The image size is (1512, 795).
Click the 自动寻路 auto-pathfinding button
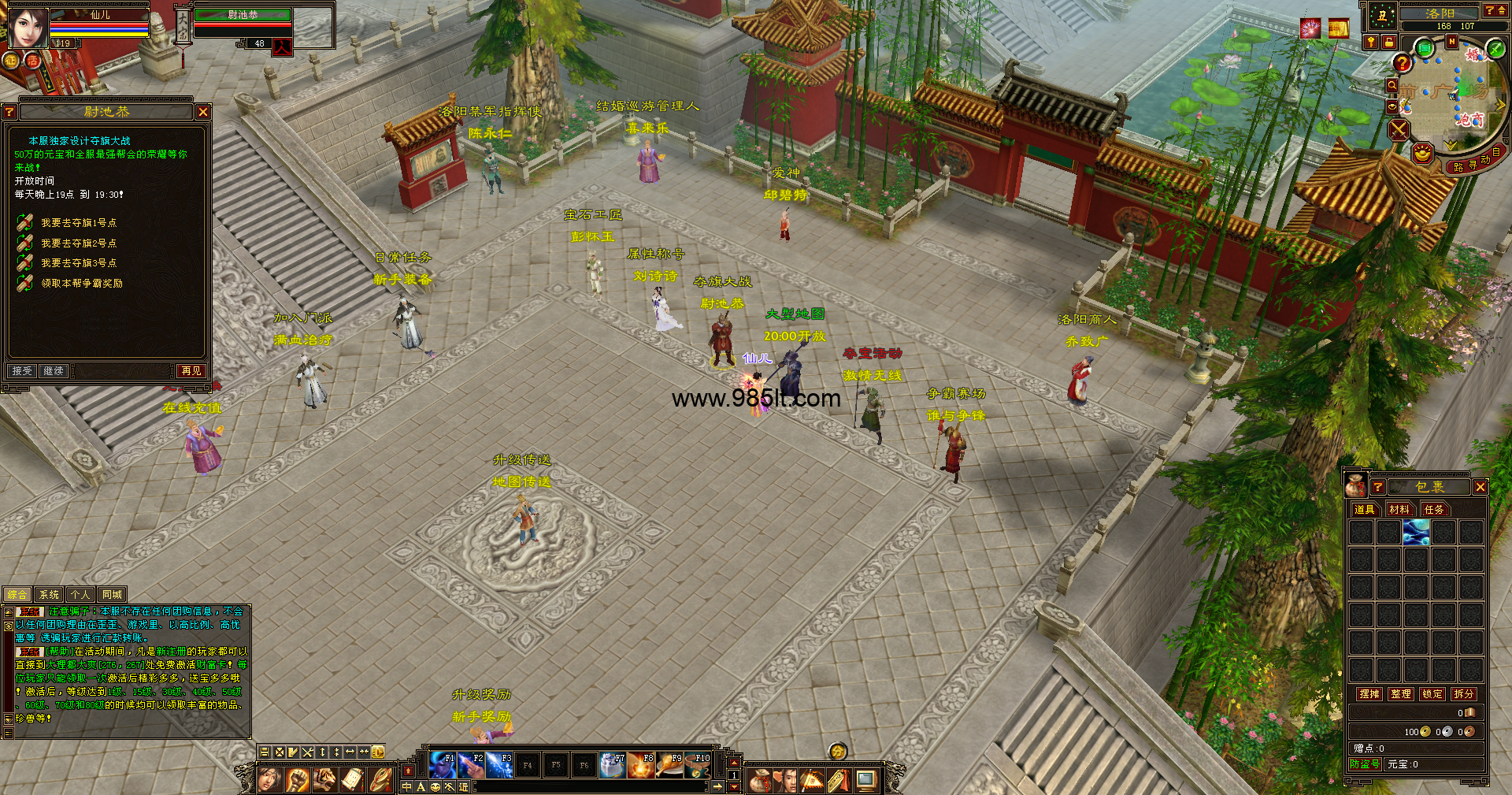(1477, 163)
